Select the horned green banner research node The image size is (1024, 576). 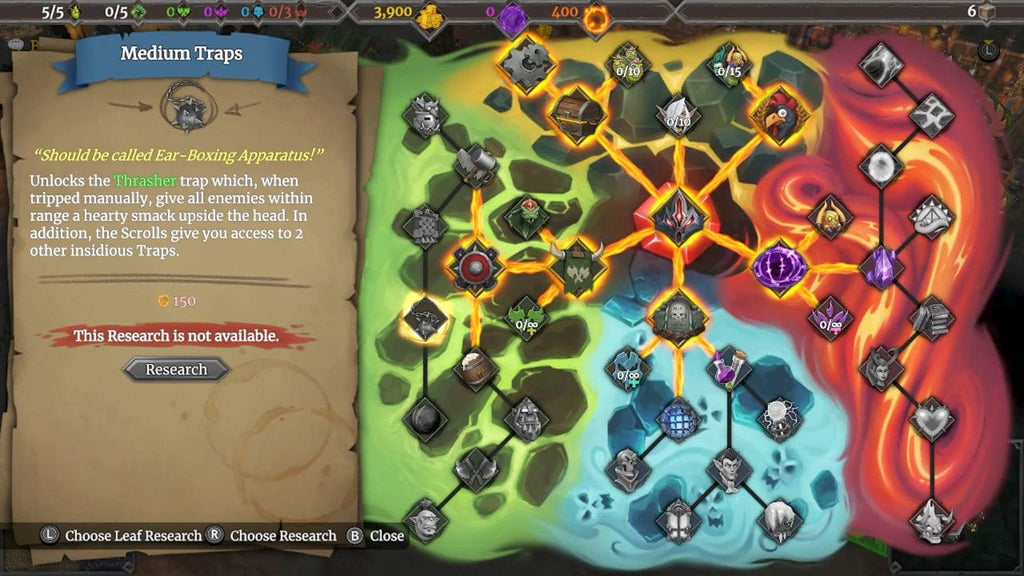(578, 268)
